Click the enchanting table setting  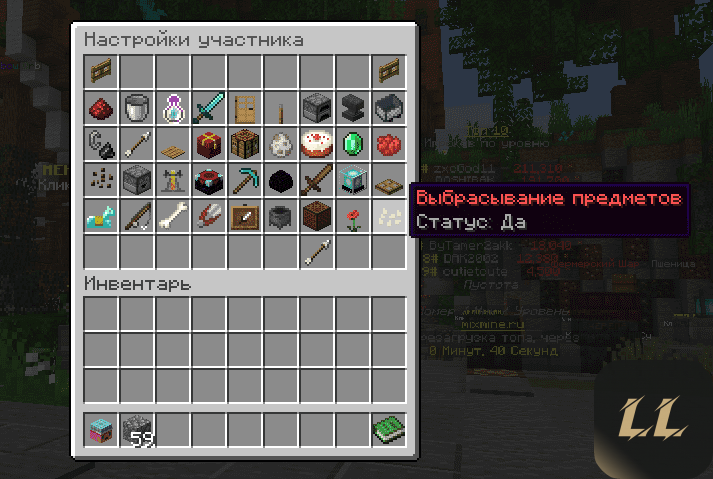[x=208, y=179]
